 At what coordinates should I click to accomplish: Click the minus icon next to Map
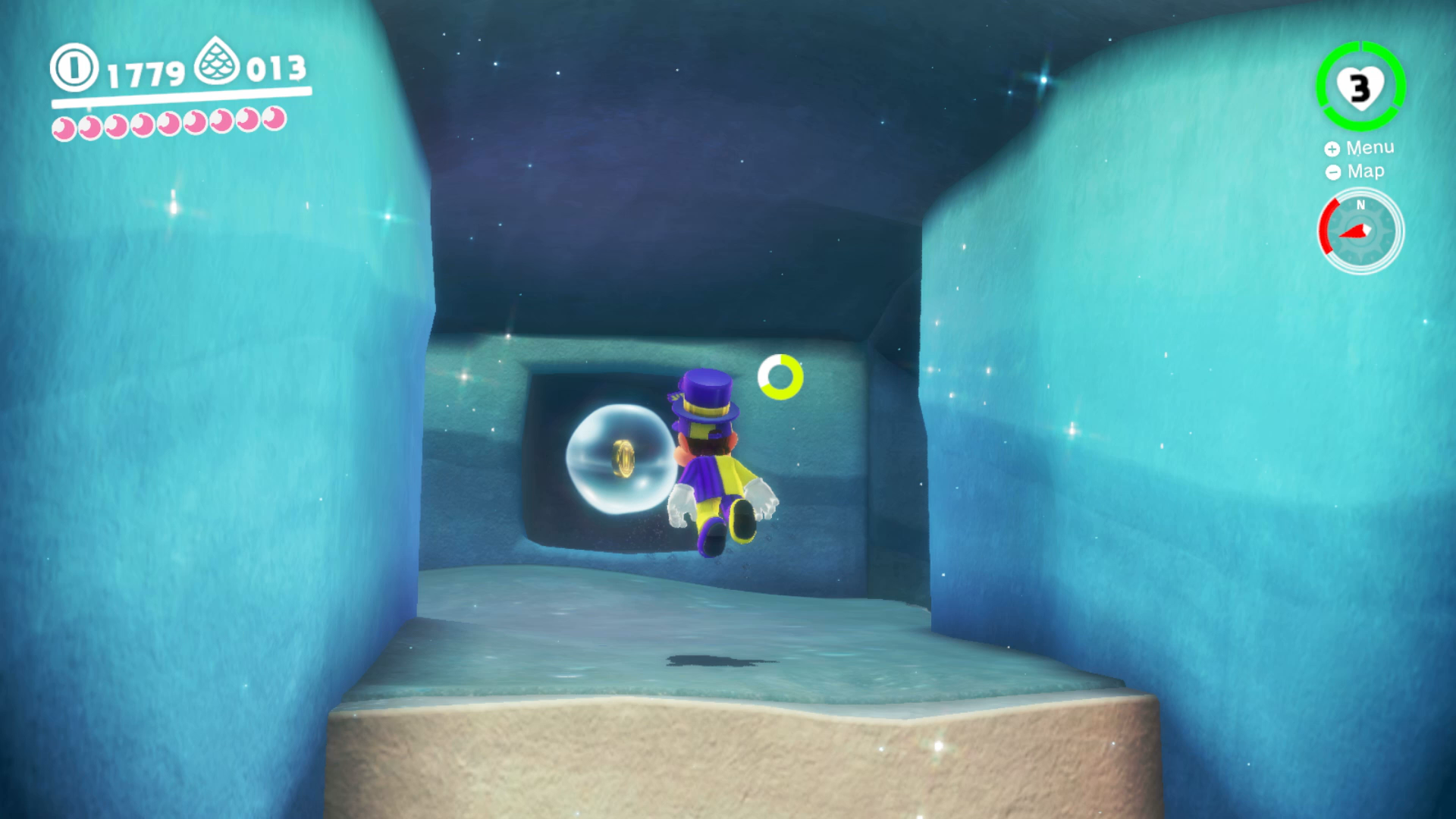[x=1332, y=172]
